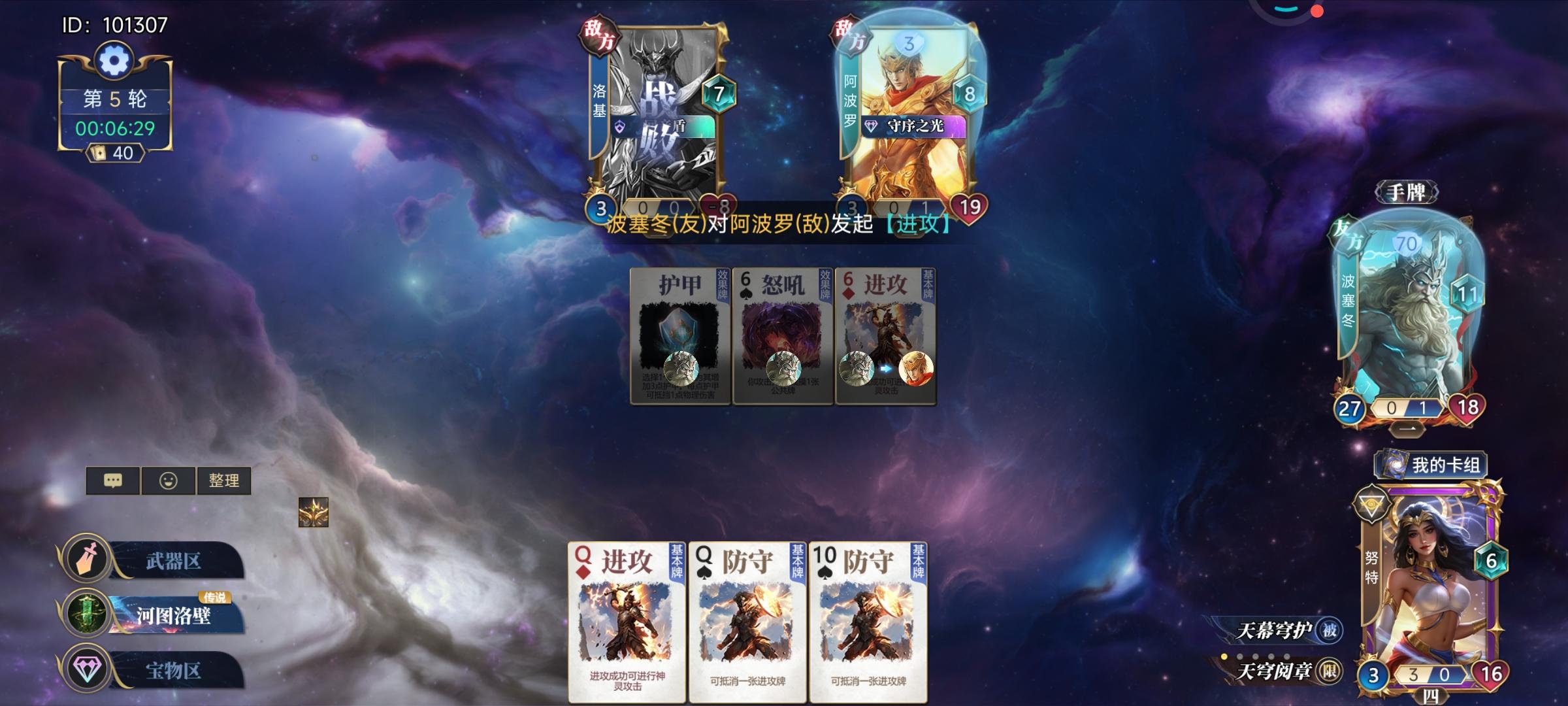Click the 河图洛壁 green artifact icon
This screenshot has height=706, width=1568.
coord(87,613)
